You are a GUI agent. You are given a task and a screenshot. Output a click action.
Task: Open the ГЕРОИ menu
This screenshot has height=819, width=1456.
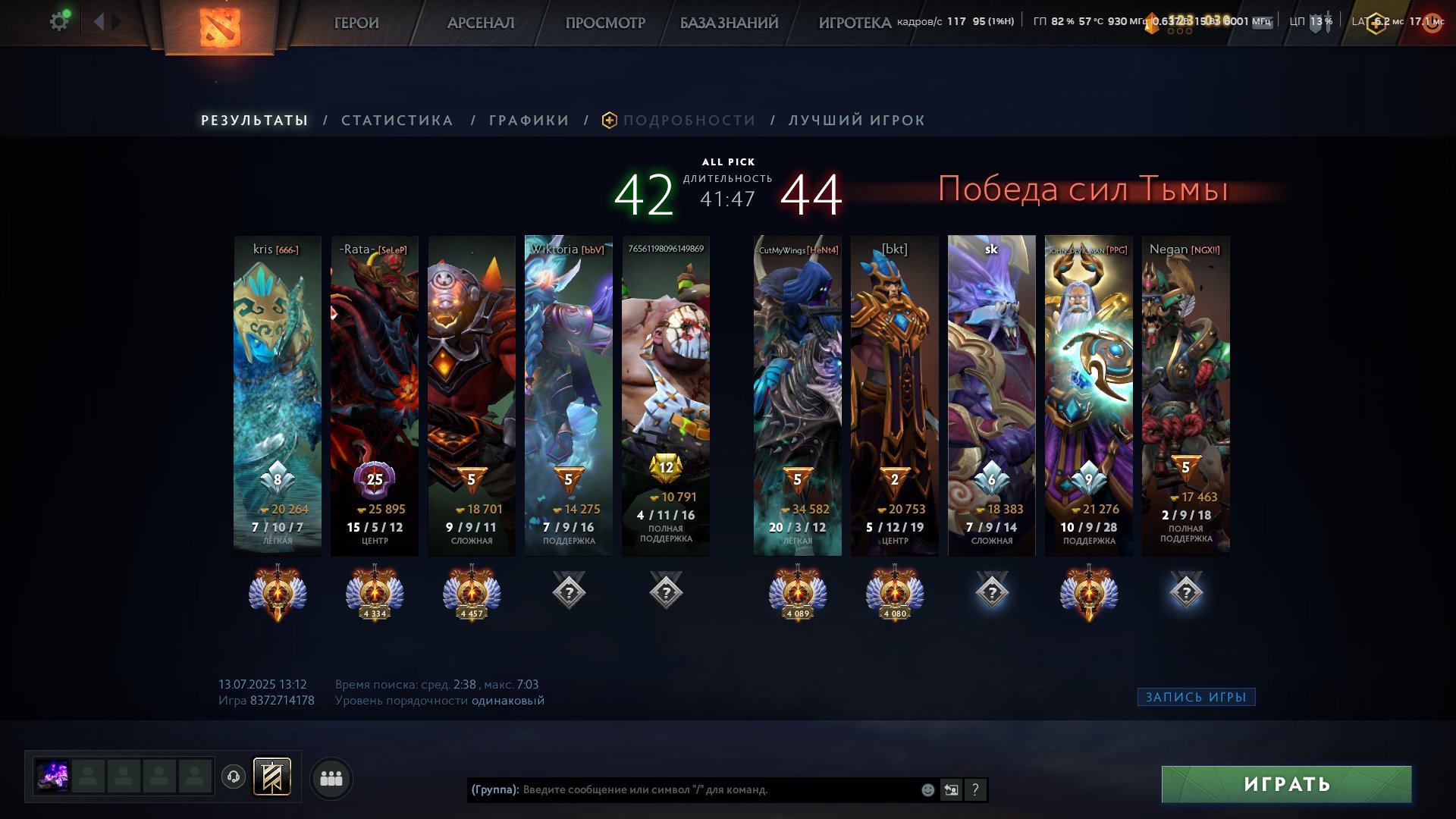coord(356,24)
